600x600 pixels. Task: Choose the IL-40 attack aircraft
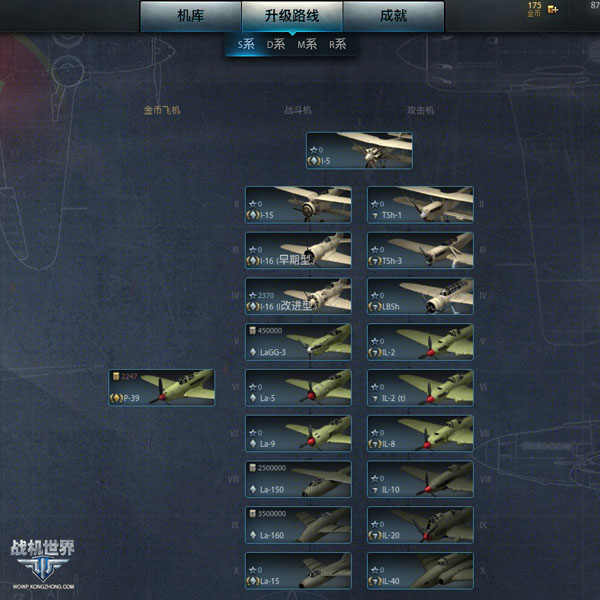click(420, 571)
